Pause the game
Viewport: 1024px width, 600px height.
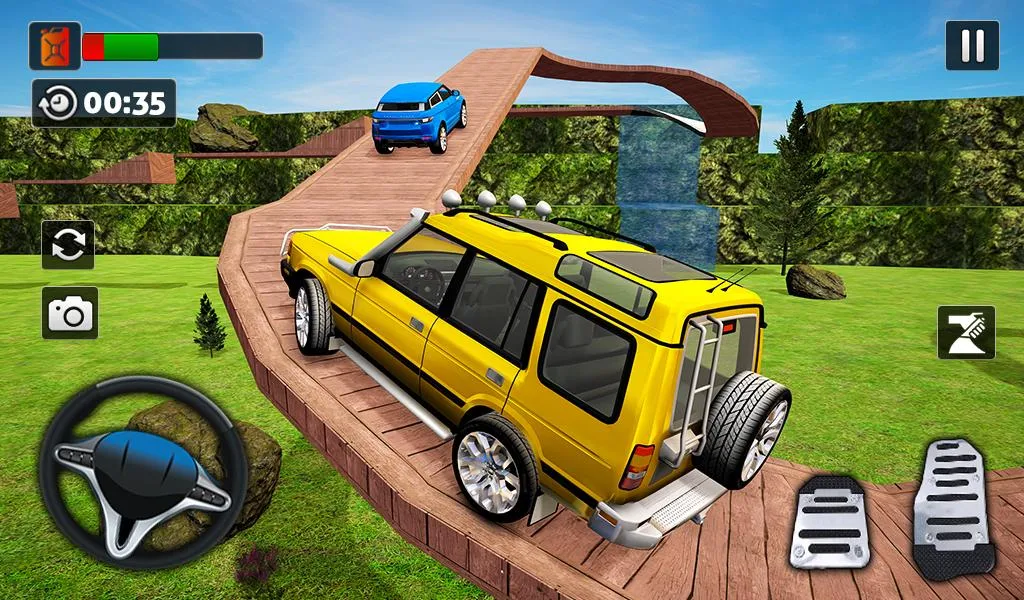pos(972,46)
